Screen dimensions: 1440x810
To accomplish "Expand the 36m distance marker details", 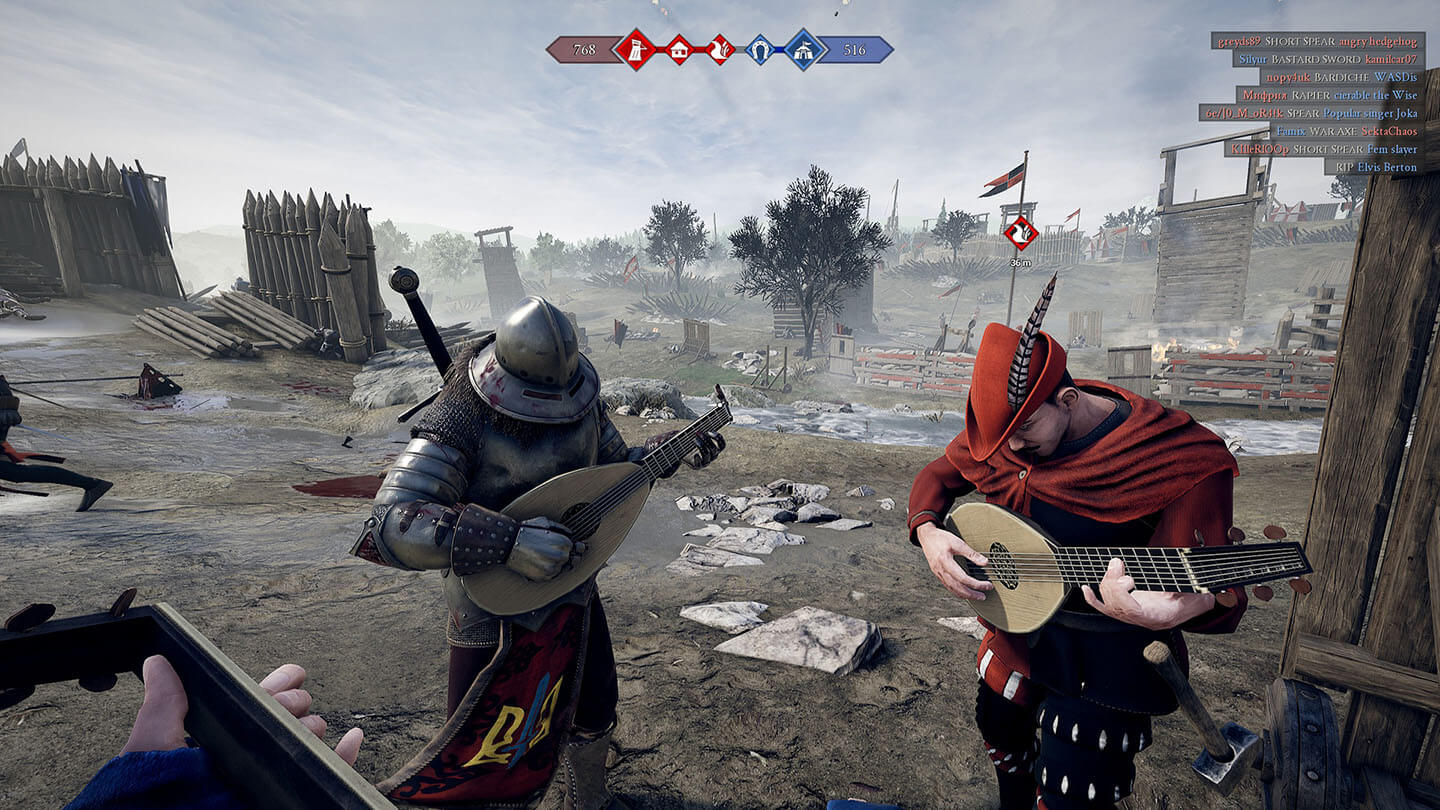I will pyautogui.click(x=1019, y=262).
